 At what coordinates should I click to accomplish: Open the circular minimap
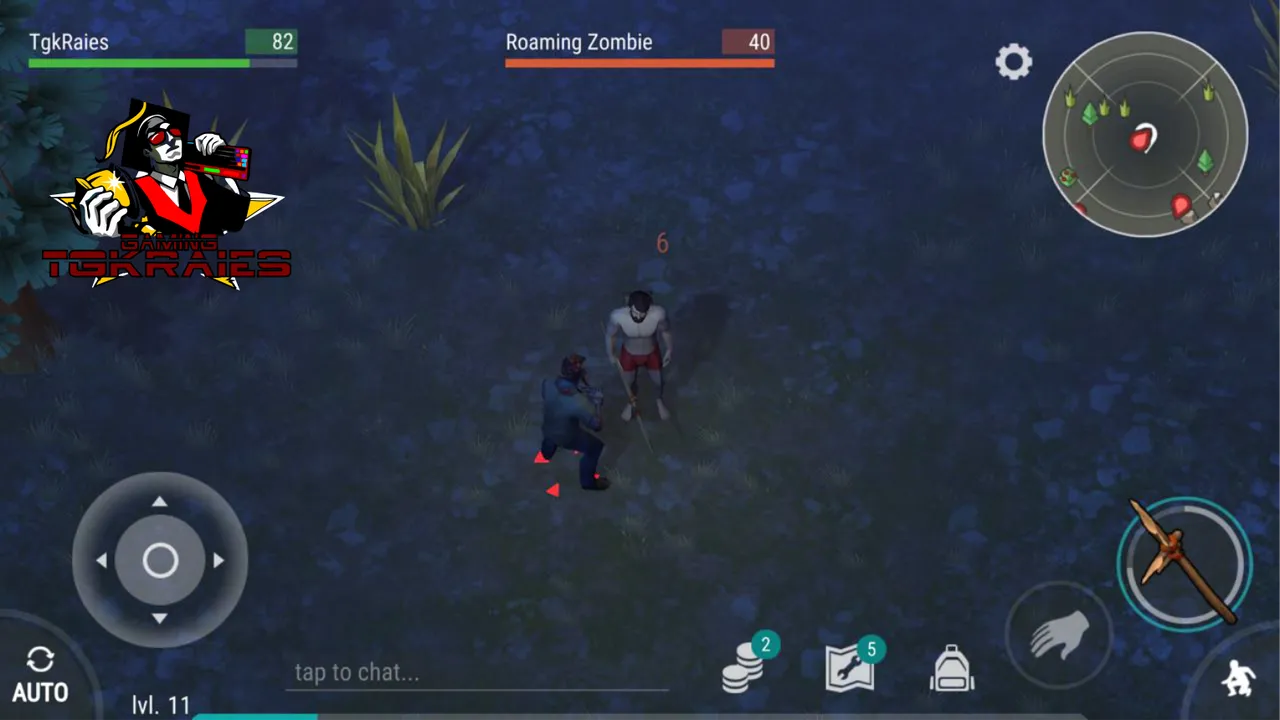coord(1145,135)
